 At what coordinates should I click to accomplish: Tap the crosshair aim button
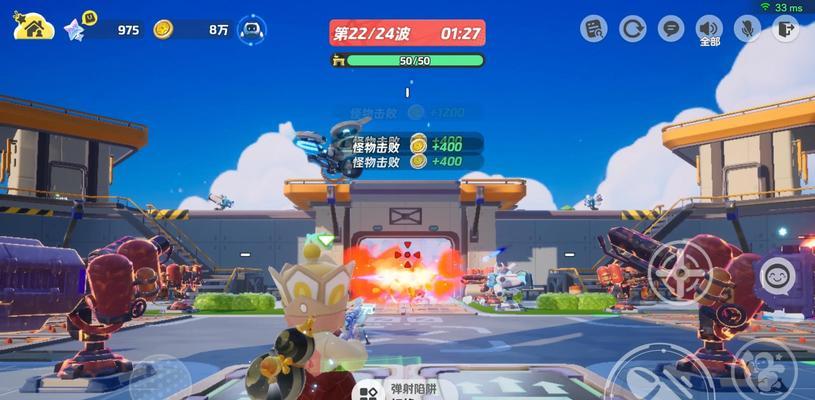[x=679, y=271]
